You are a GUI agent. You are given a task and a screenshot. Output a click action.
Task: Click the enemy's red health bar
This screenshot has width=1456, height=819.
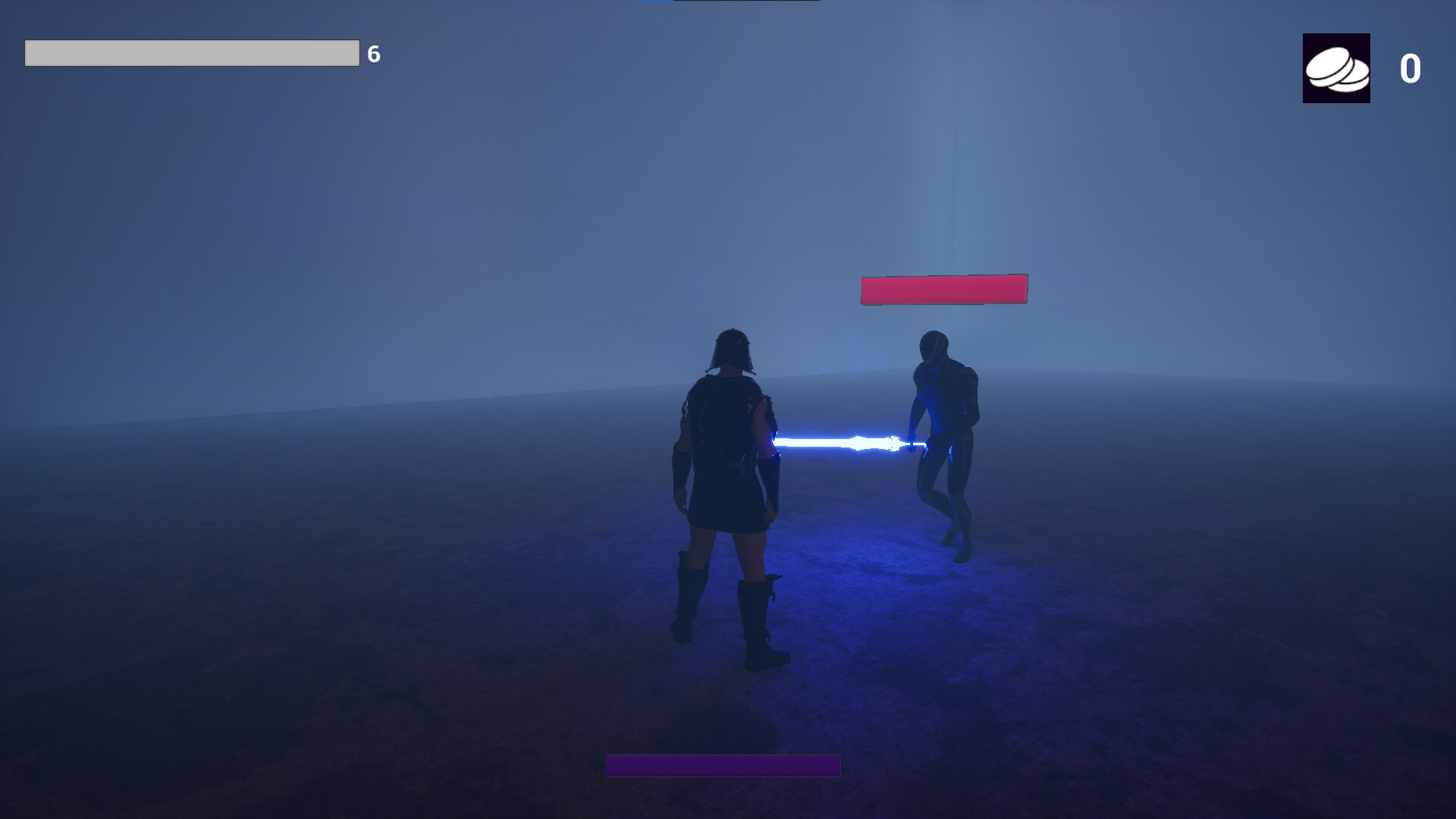[943, 288]
